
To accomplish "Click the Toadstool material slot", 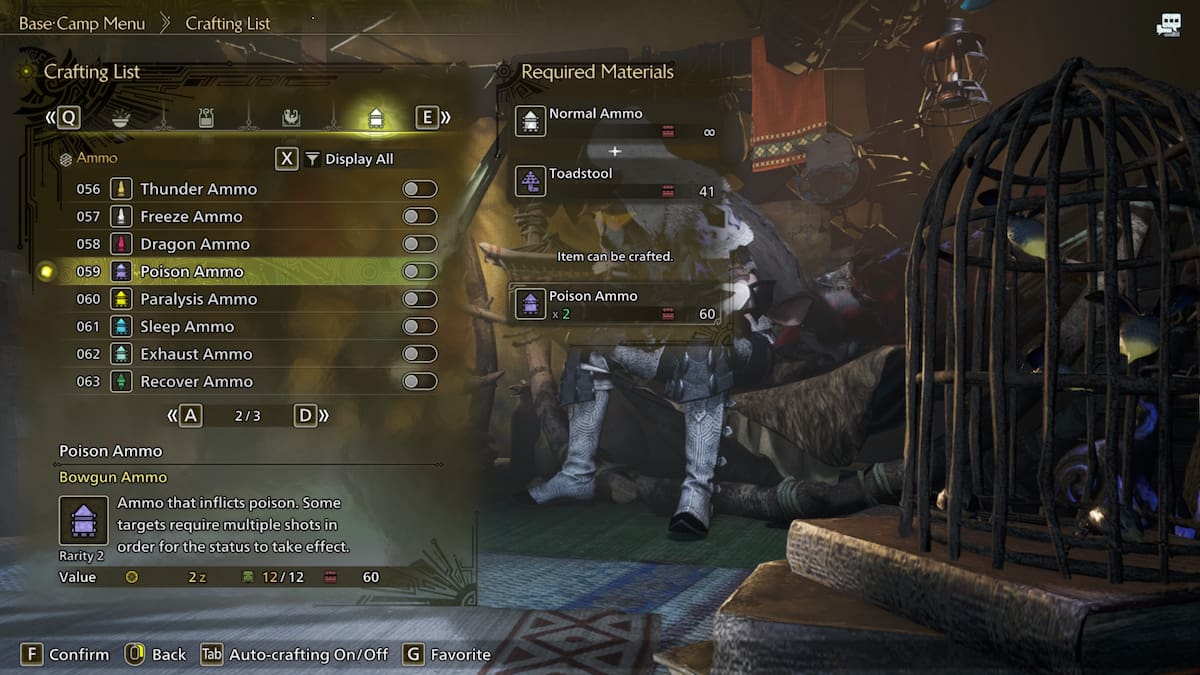I will tap(617, 181).
